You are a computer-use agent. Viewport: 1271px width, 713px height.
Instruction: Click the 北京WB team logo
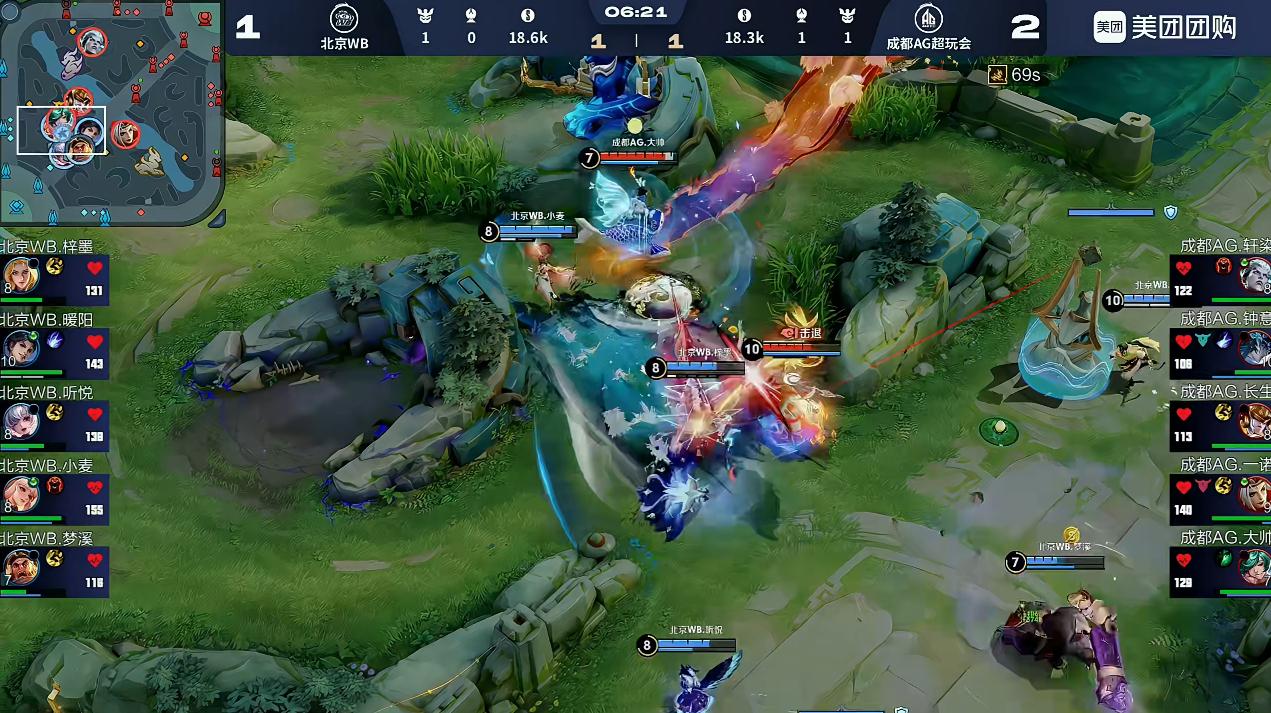point(344,19)
